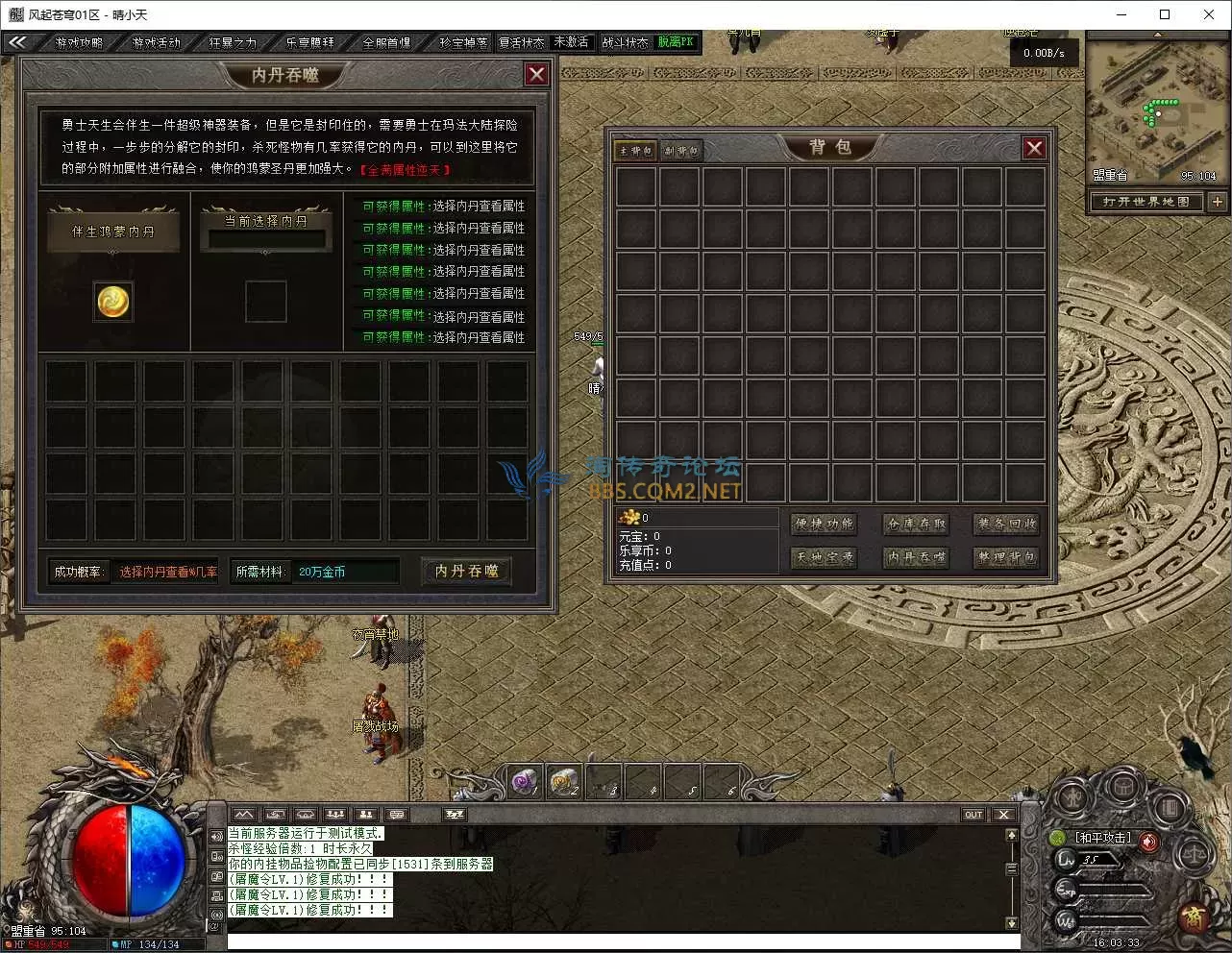The image size is (1232, 953).
Task: Open 便捷功能 in the bag window
Action: pos(825,524)
